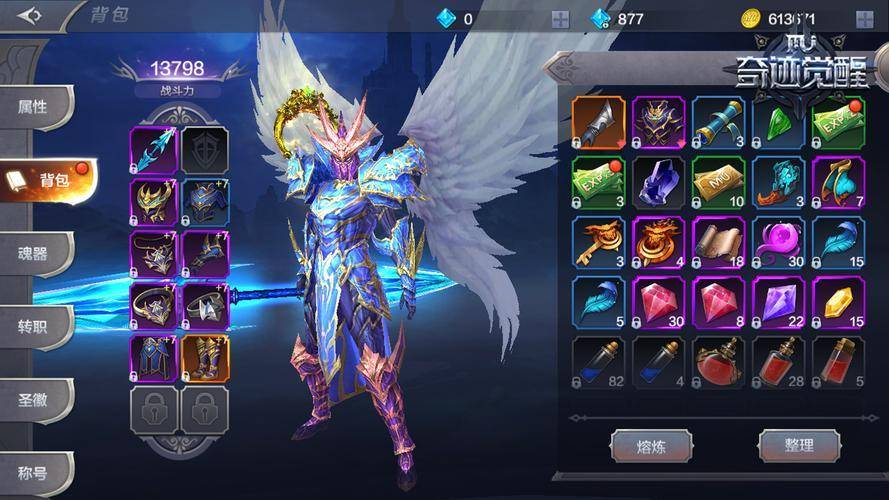Select the parchment scroll stack of 18
Image resolution: width=889 pixels, height=500 pixels.
[x=719, y=243]
